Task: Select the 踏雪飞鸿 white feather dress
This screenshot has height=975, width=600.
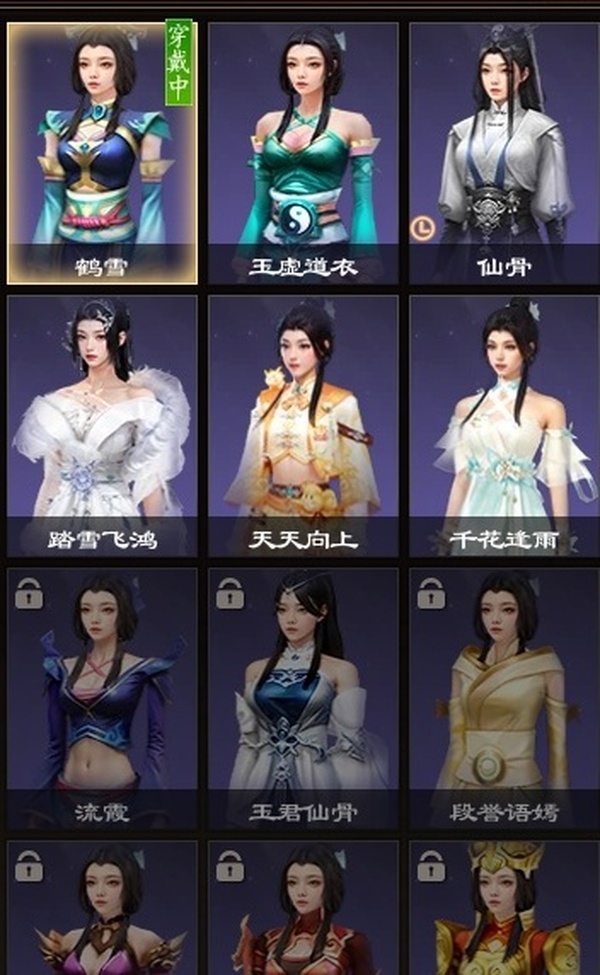Action: tap(103, 425)
